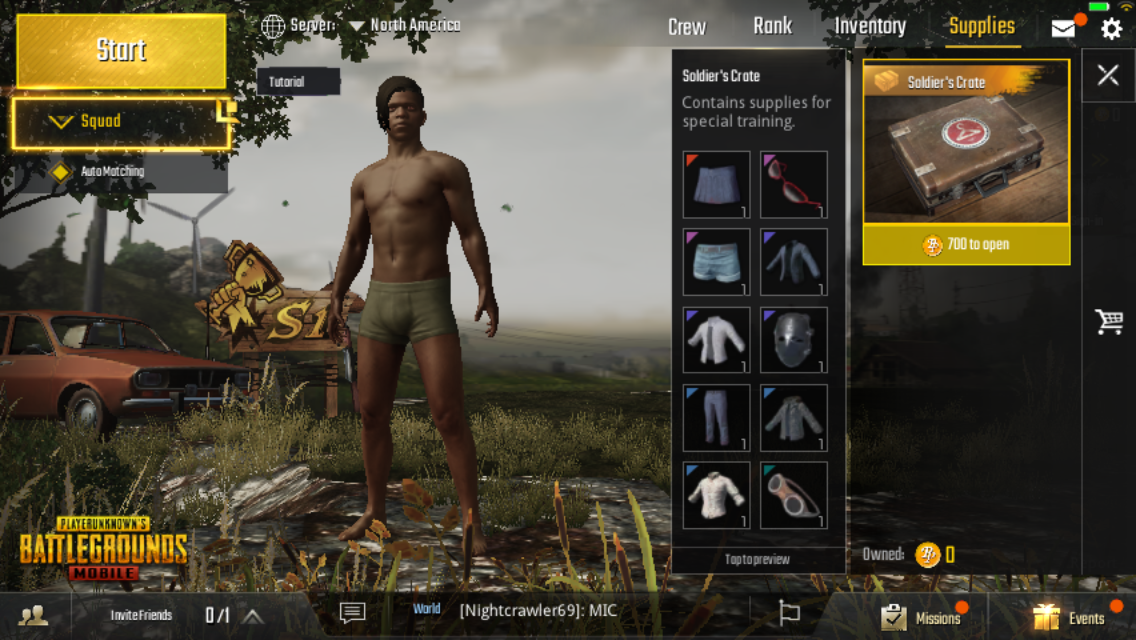
Task: Go to the Inventory tab
Action: point(870,27)
